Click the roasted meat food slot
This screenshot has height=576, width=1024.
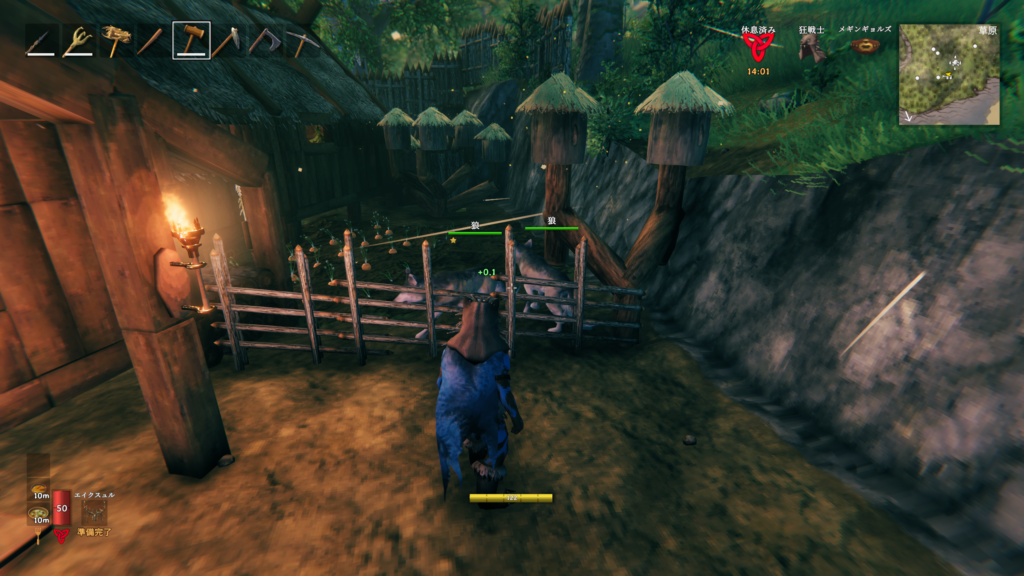point(38,490)
